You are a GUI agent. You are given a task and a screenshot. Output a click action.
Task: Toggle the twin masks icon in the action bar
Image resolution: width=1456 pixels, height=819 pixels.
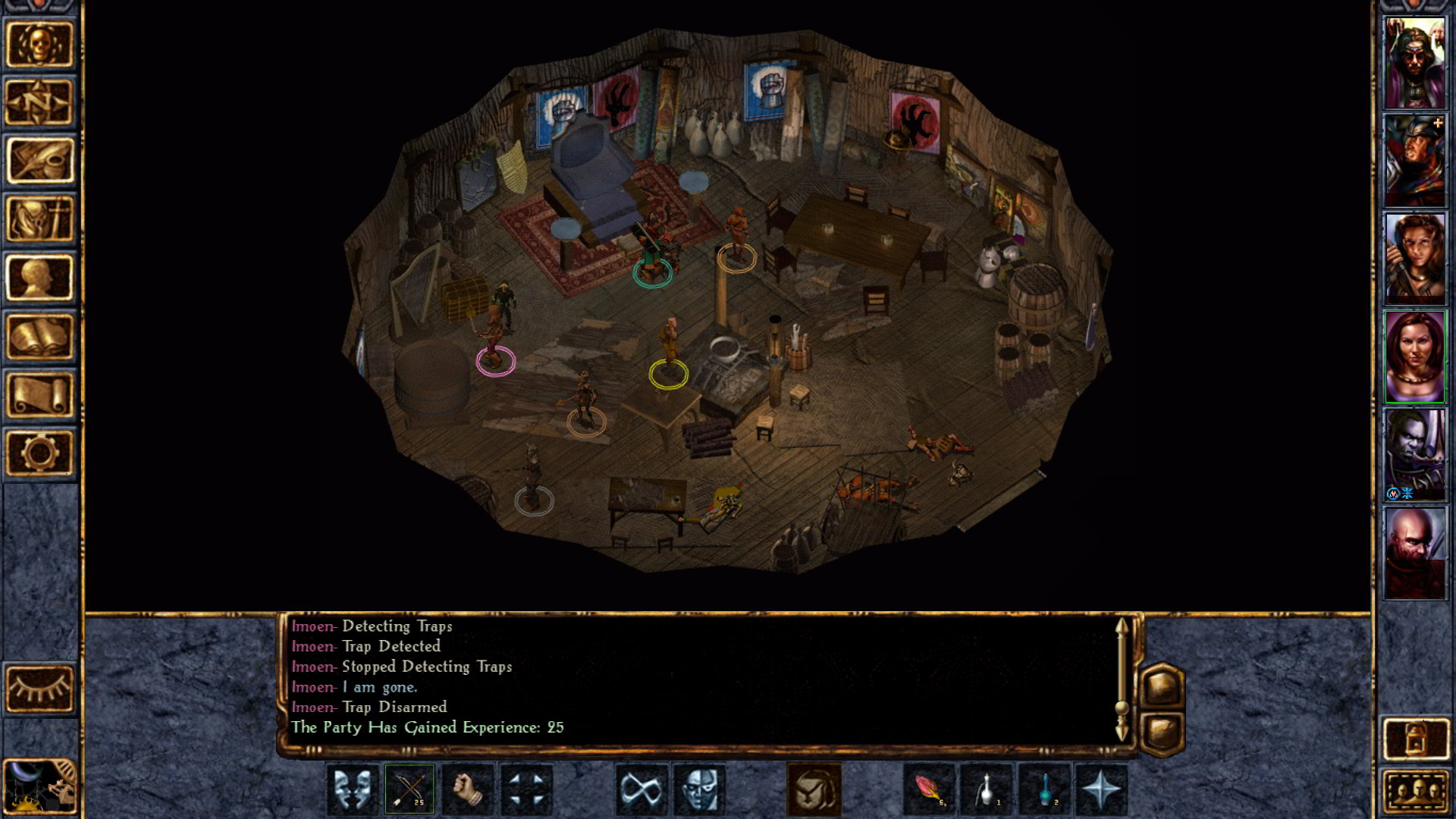[352, 789]
